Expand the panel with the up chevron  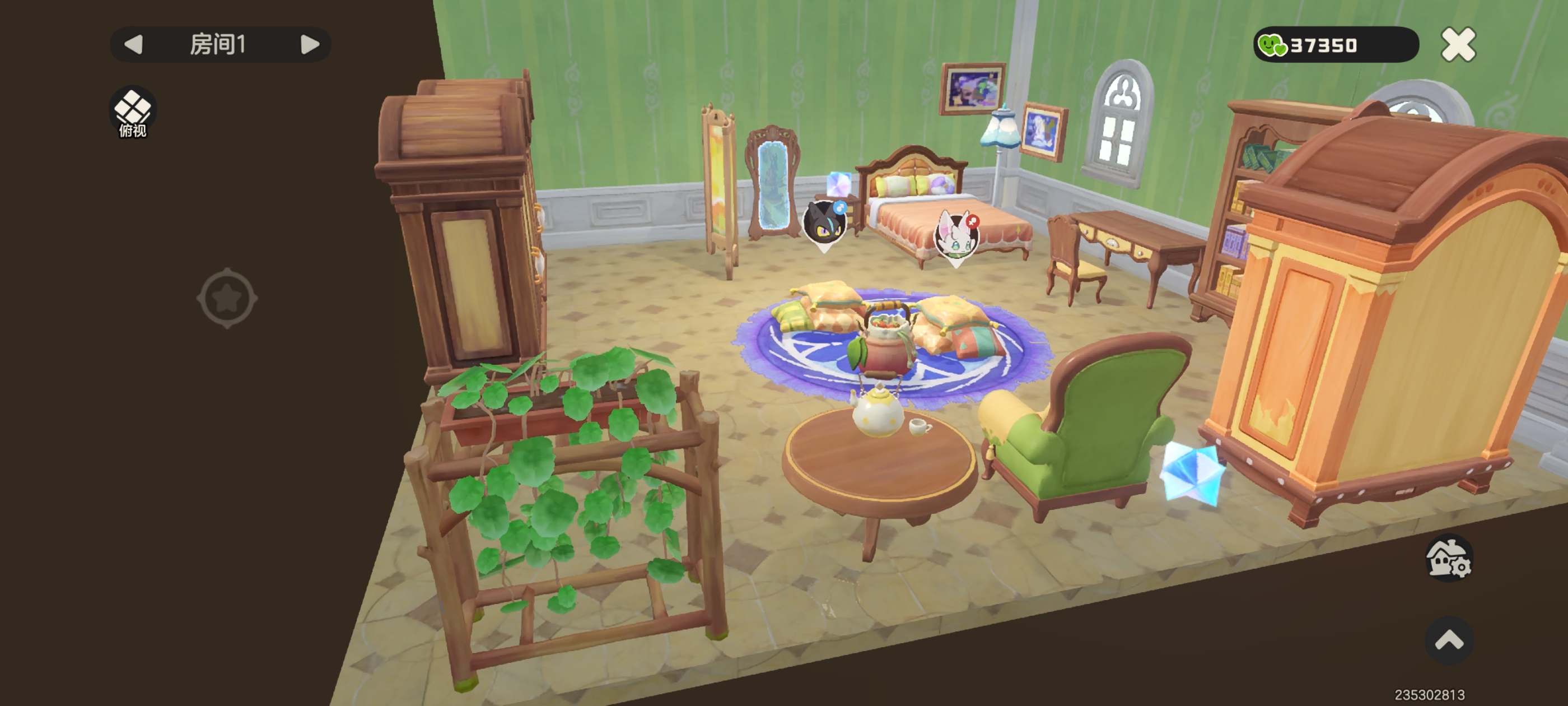(x=1449, y=640)
